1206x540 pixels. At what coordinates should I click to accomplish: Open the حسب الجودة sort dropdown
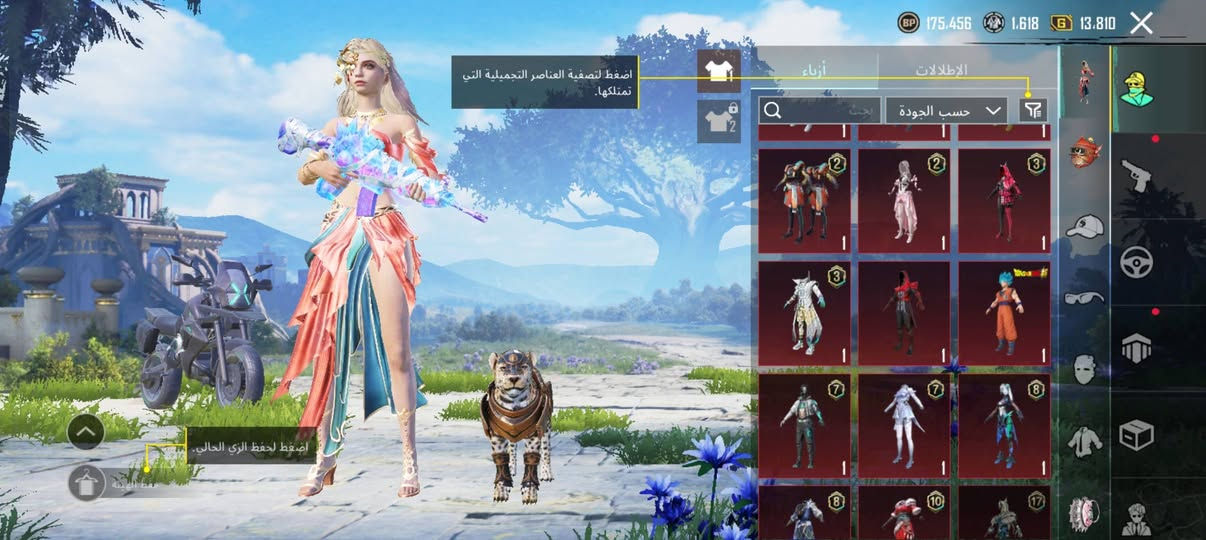pyautogui.click(x=946, y=110)
